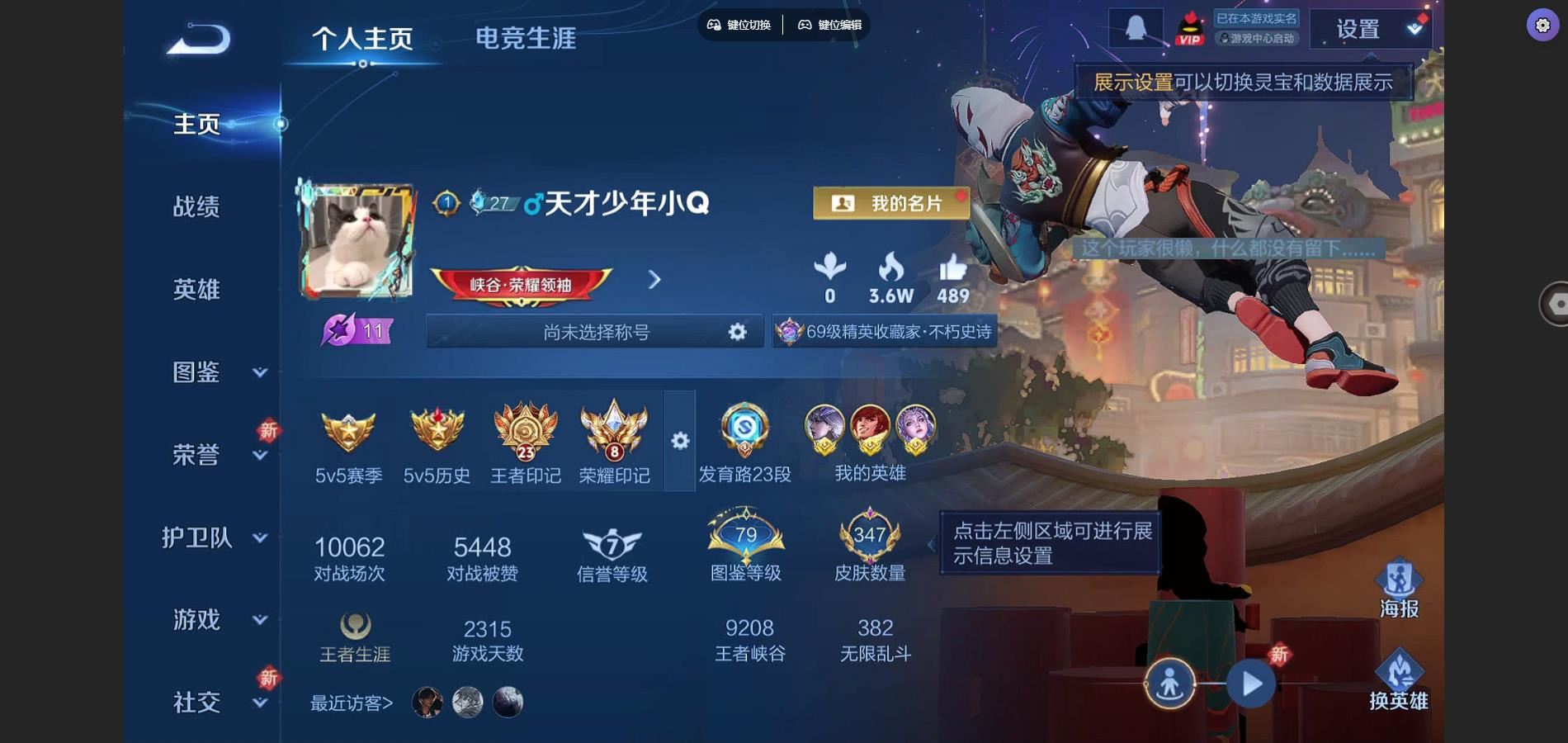This screenshot has width=1568, height=743.
Task: Click a recent visitor avatar
Action: point(427,701)
